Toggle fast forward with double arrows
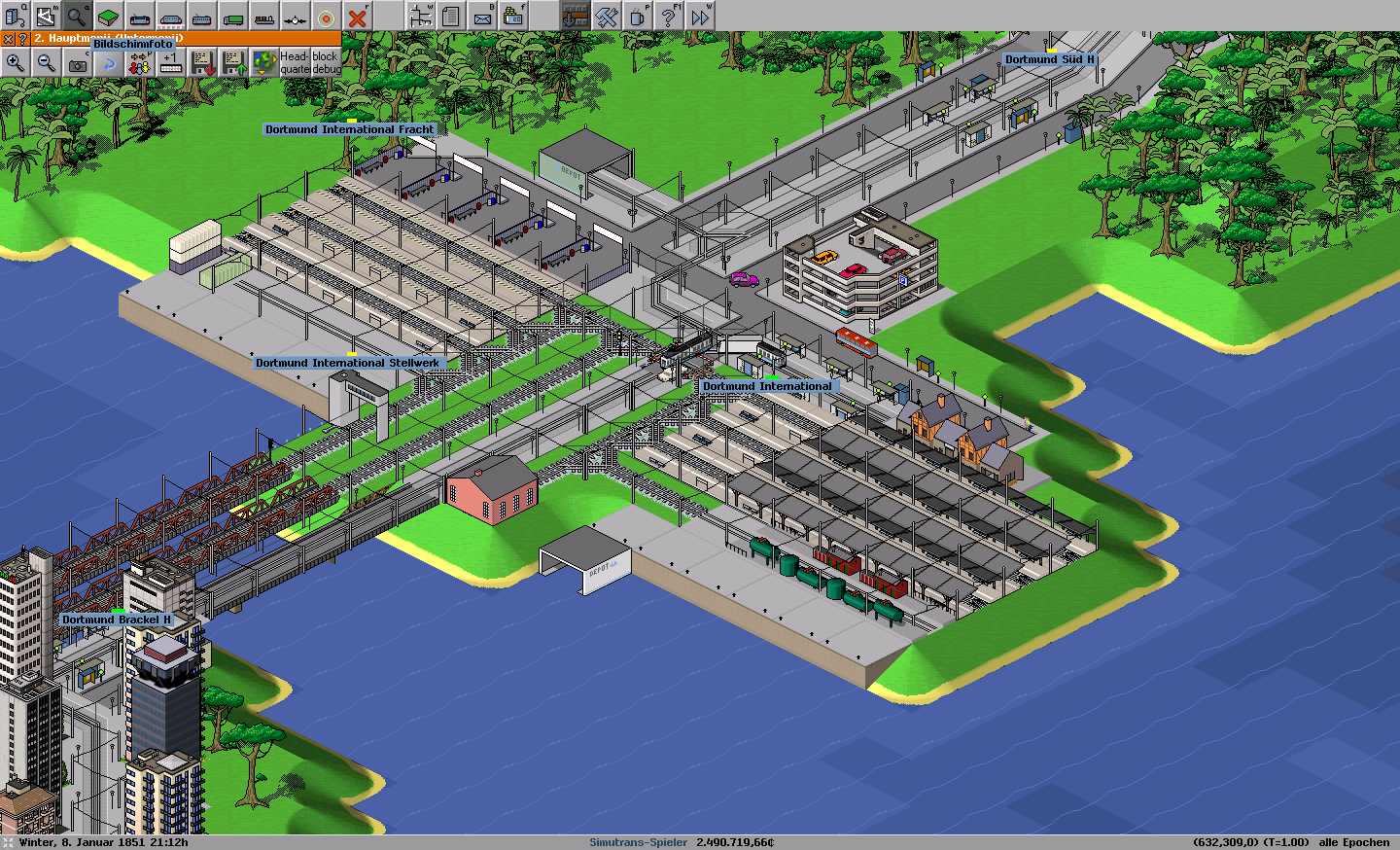1400x850 pixels. tap(700, 16)
